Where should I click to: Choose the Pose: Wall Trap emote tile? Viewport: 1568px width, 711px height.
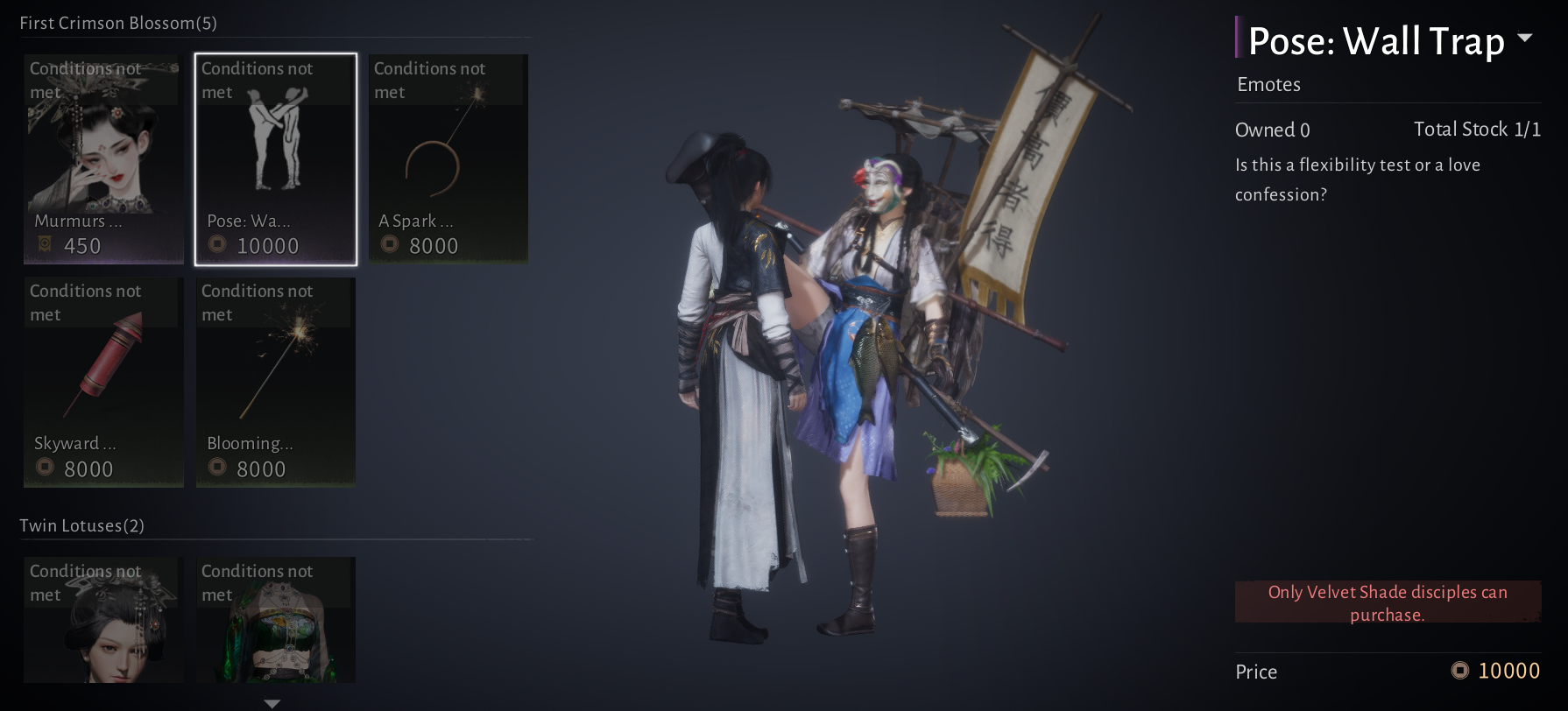276,158
